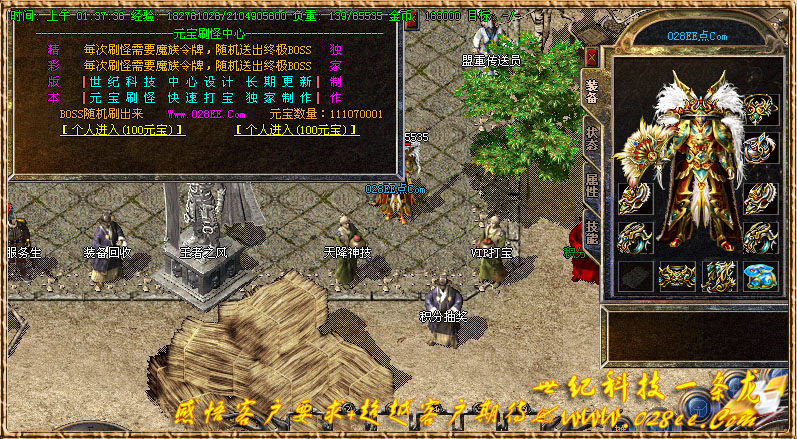Image resolution: width=797 pixels, height=439 pixels.
Task: Select the blue-white medal equipment slot
Action: pyautogui.click(x=760, y=148)
